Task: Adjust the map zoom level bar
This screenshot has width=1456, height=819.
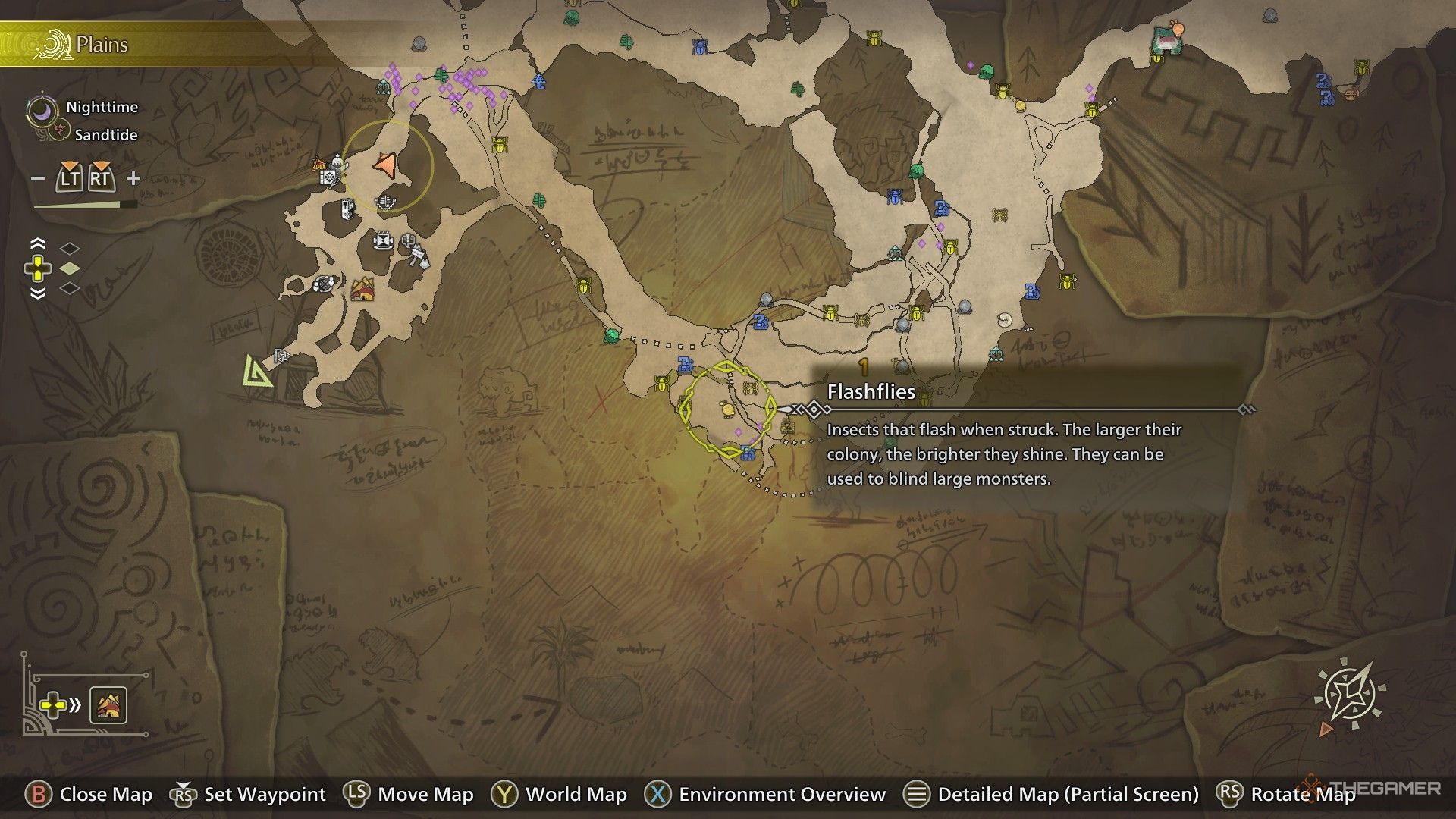Action: click(85, 205)
